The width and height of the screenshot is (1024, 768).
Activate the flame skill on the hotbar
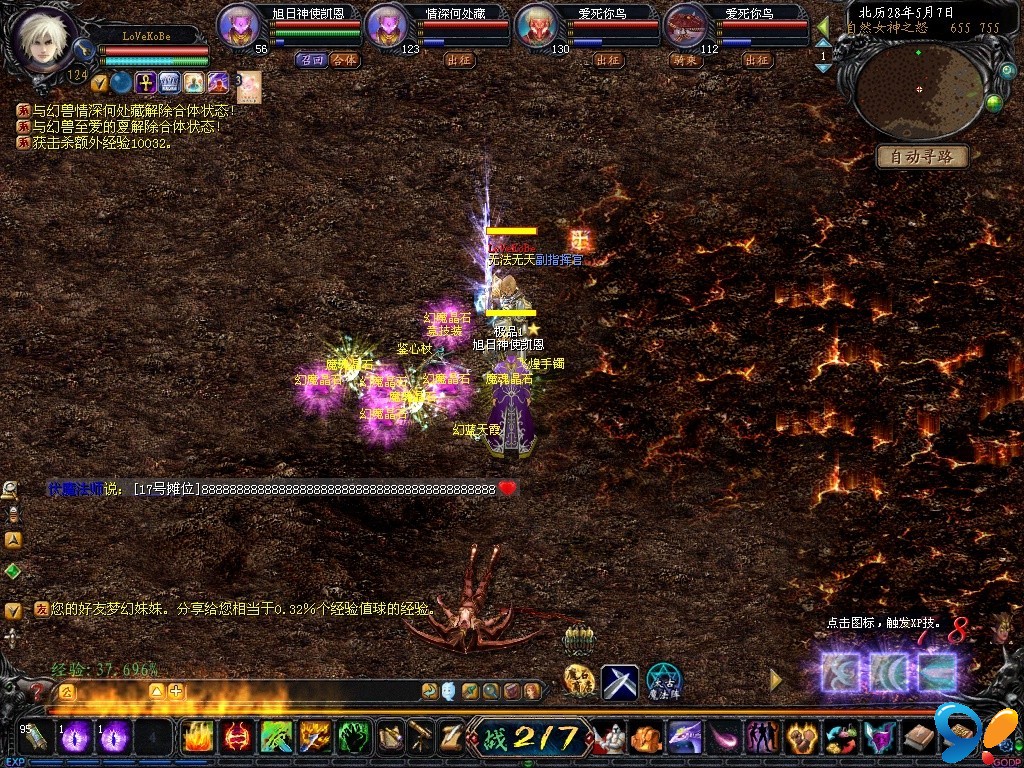[x=197, y=738]
